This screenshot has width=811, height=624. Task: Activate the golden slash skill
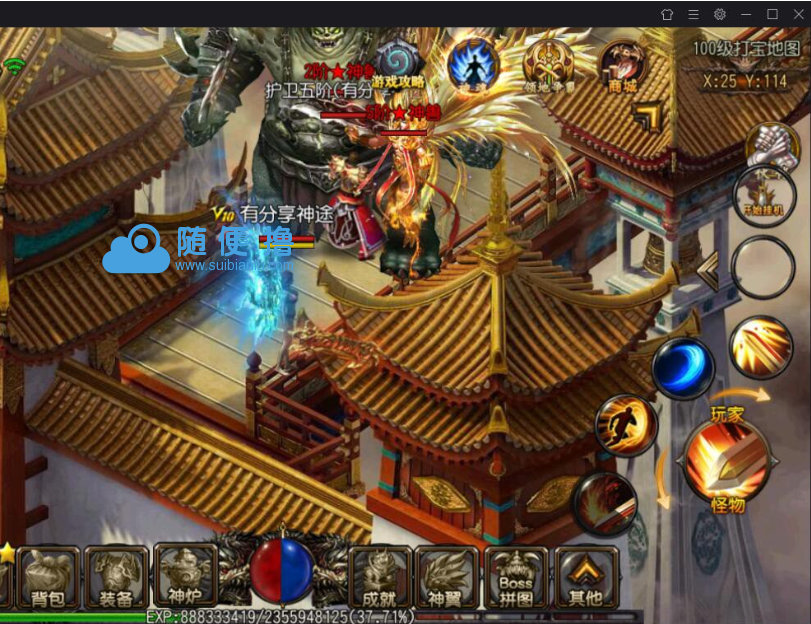[761, 346]
